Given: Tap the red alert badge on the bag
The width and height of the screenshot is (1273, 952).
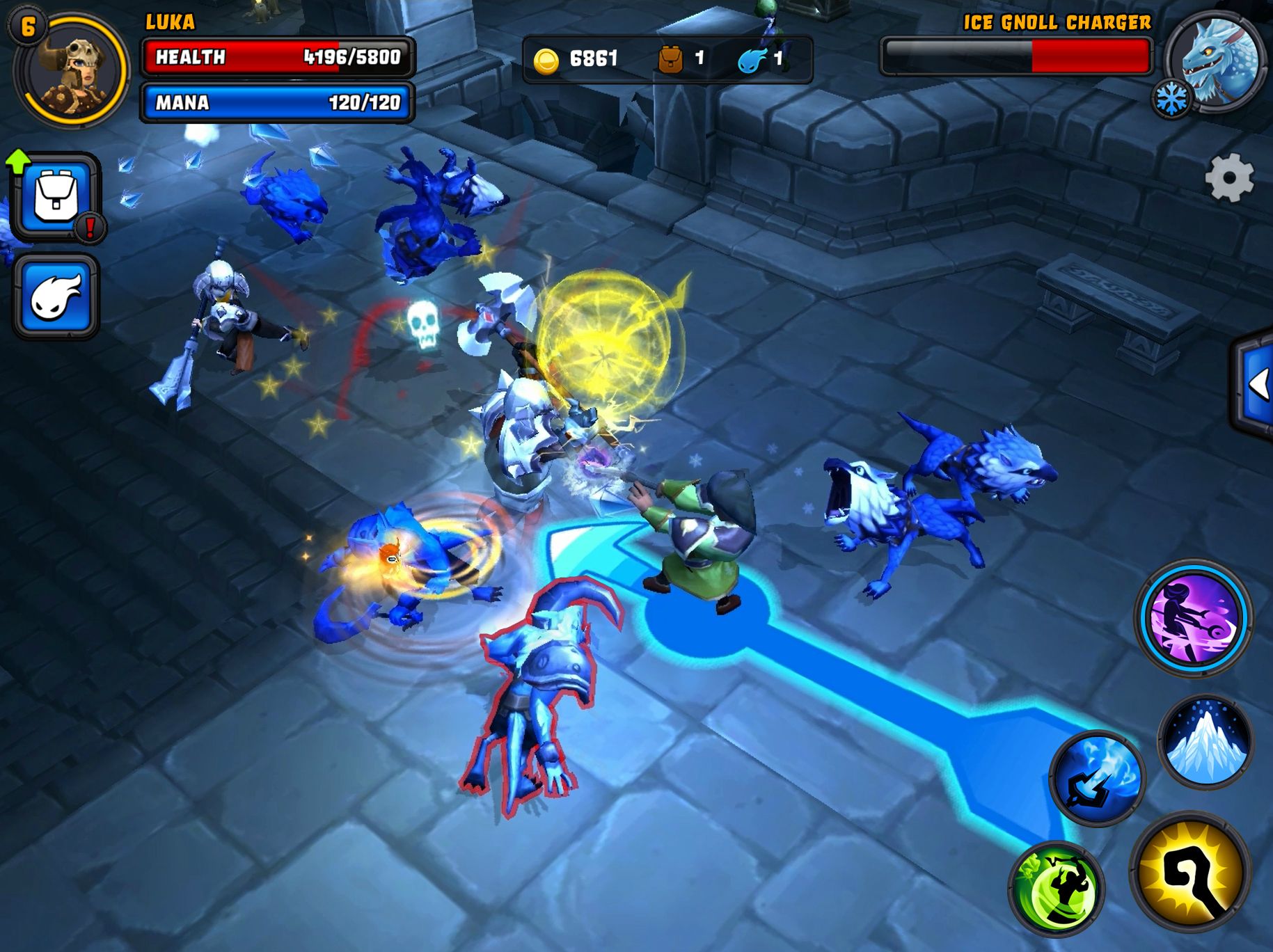Looking at the screenshot, I should point(90,227).
